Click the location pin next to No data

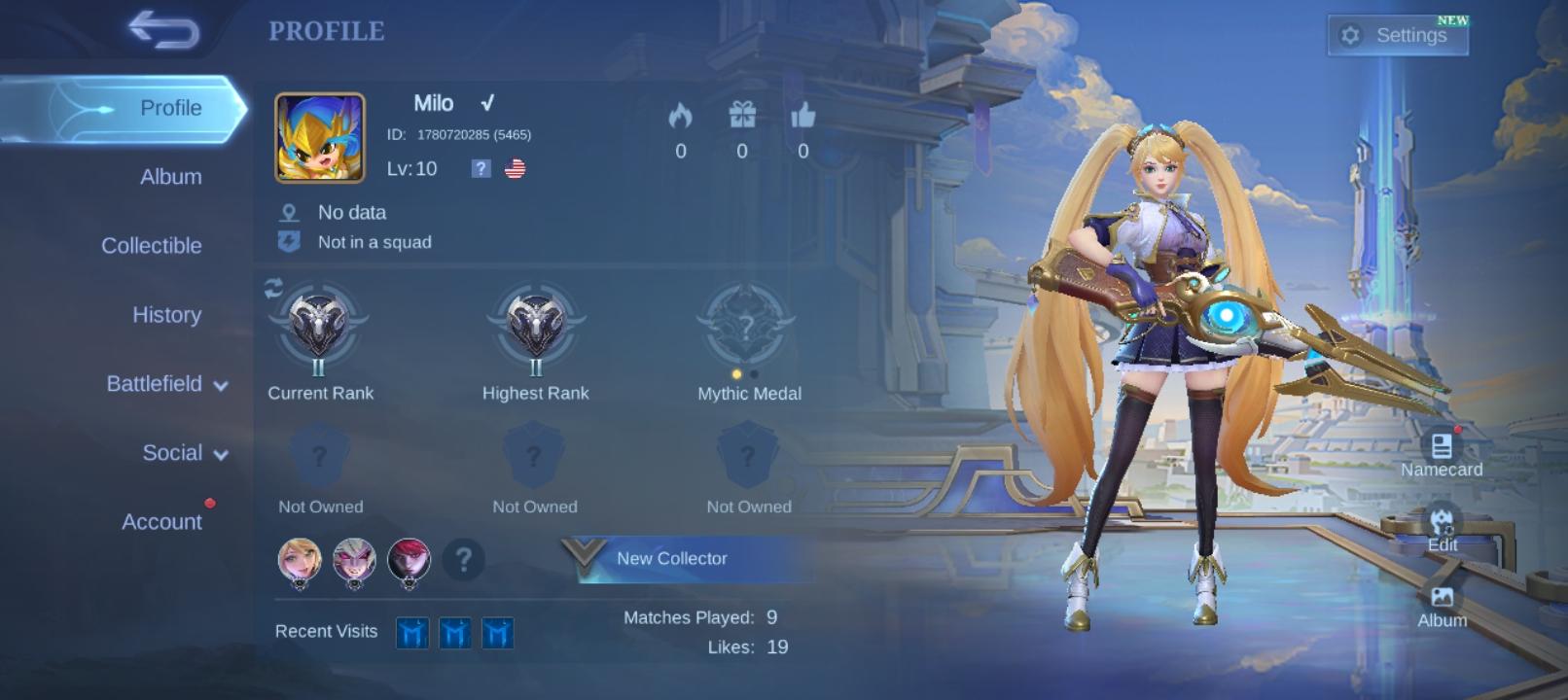[287, 211]
